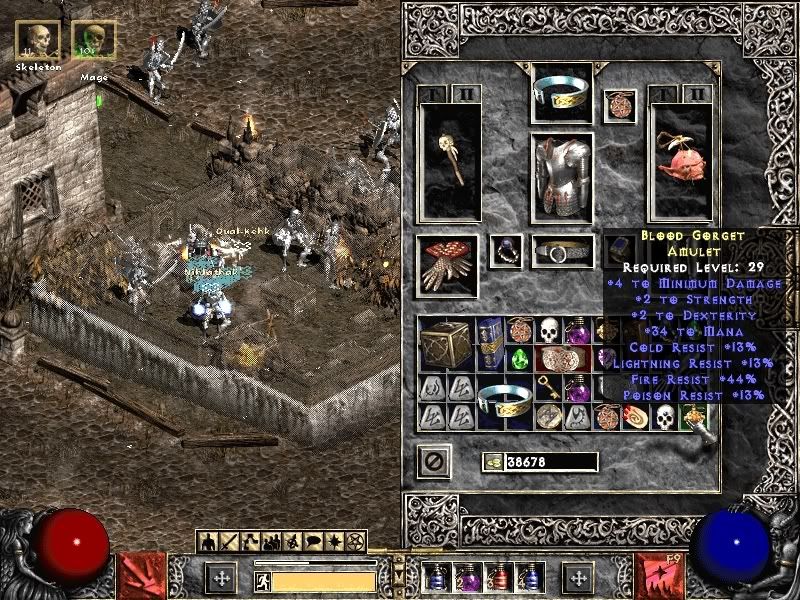Select the equipped circlet helm slot
This screenshot has height=600, width=800.
click(x=561, y=94)
